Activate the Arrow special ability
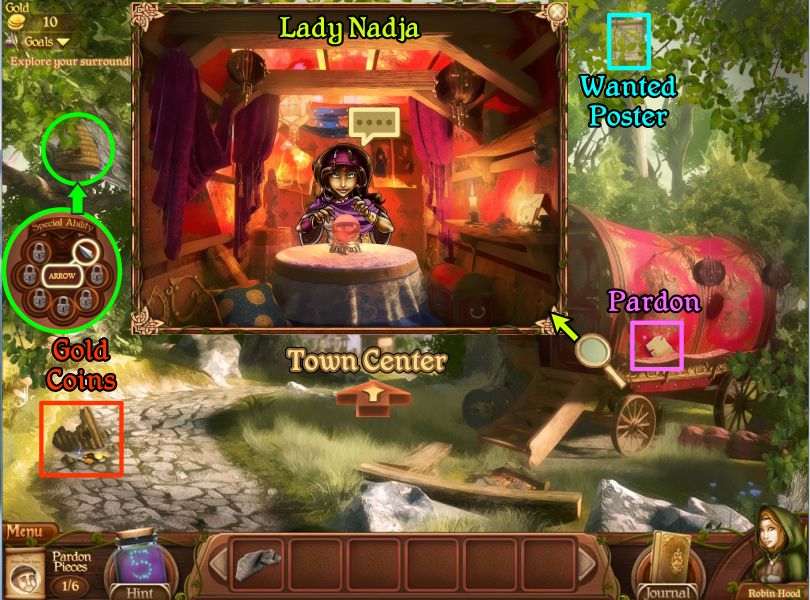The width and height of the screenshot is (810, 600). (62, 275)
